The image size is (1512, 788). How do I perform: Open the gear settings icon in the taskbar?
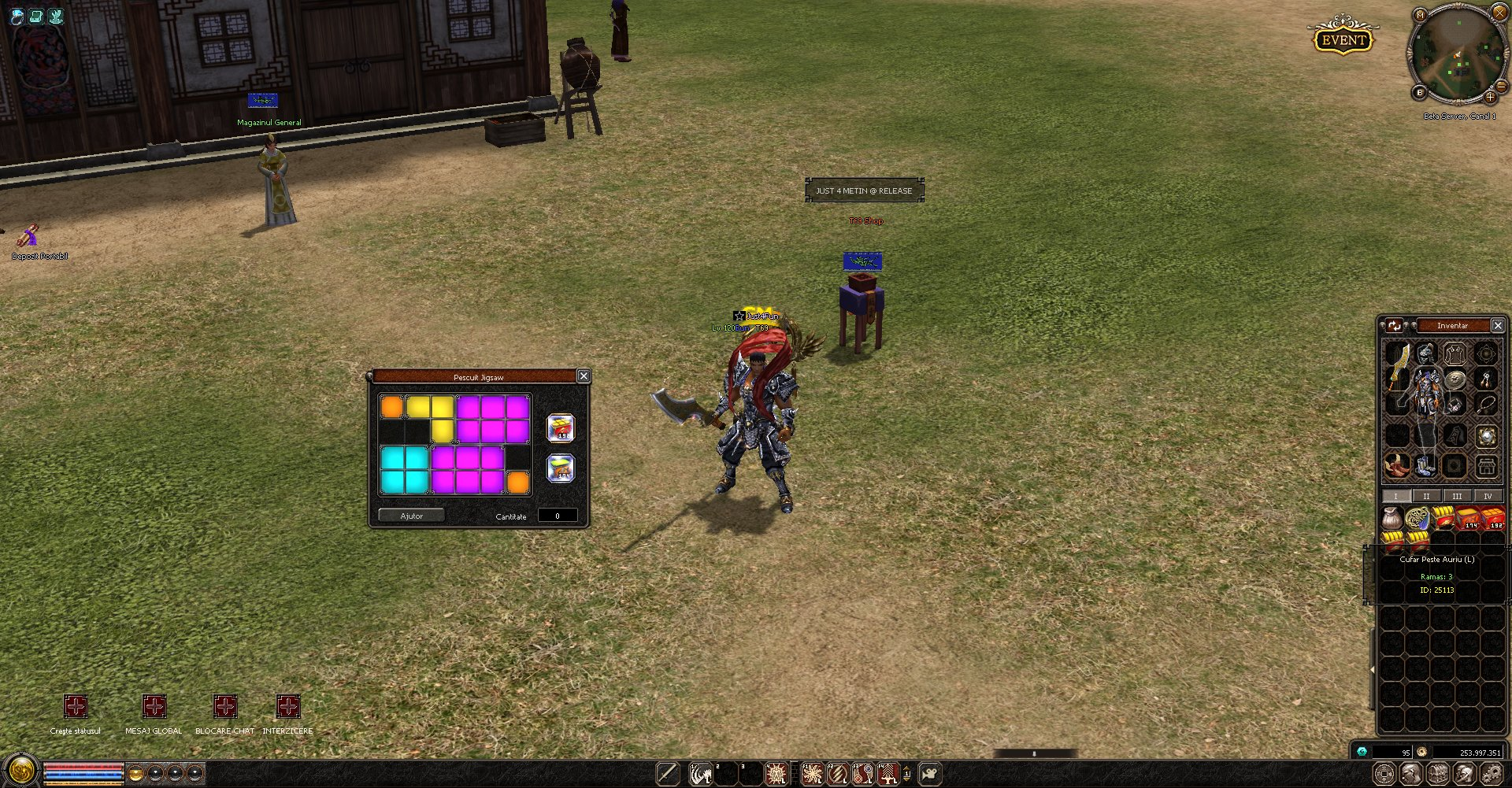tap(1492, 774)
